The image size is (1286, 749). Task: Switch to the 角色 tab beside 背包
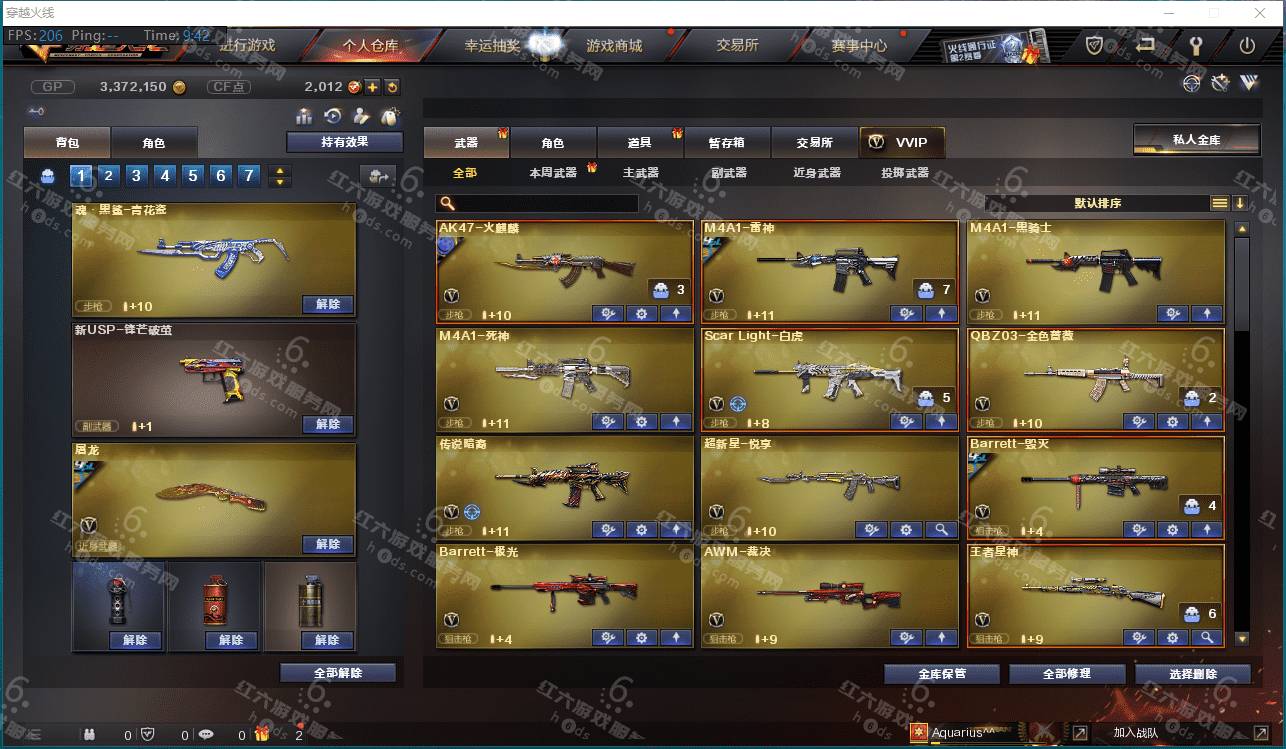153,143
